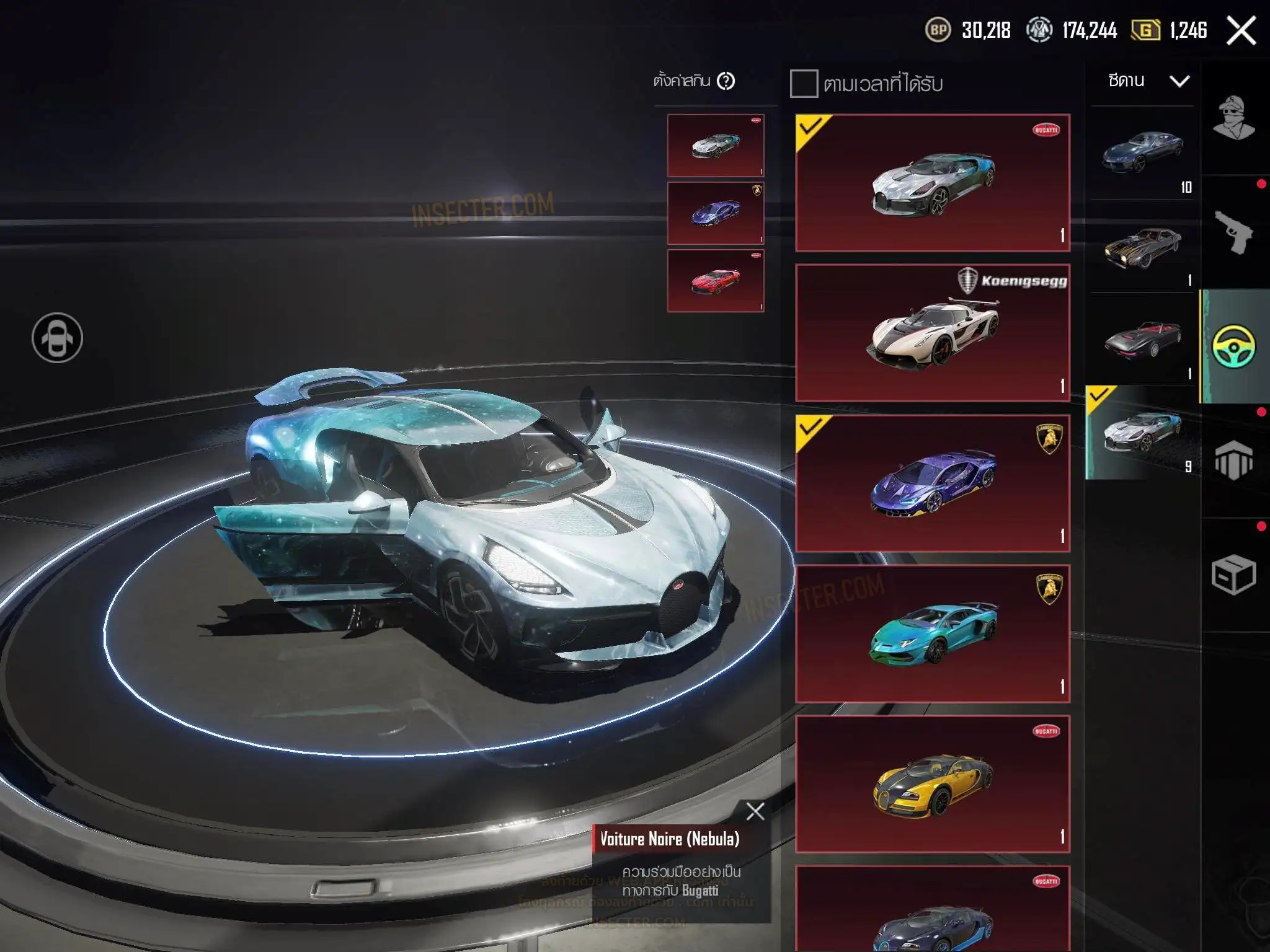This screenshot has width=1270, height=952.
Task: Pick the teal Lamborghini Aventador skin
Action: click(932, 633)
